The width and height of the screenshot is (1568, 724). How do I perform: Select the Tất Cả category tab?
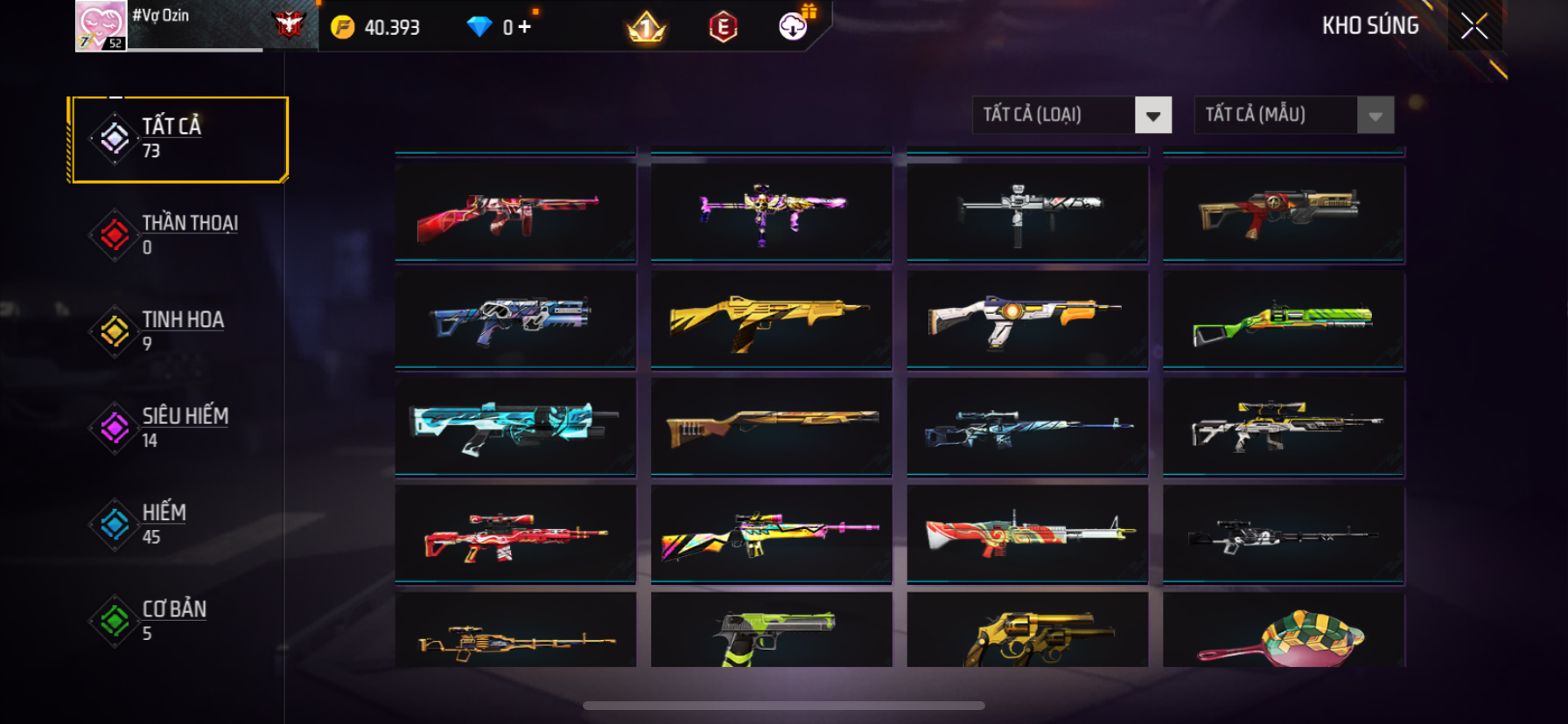pyautogui.click(x=178, y=139)
